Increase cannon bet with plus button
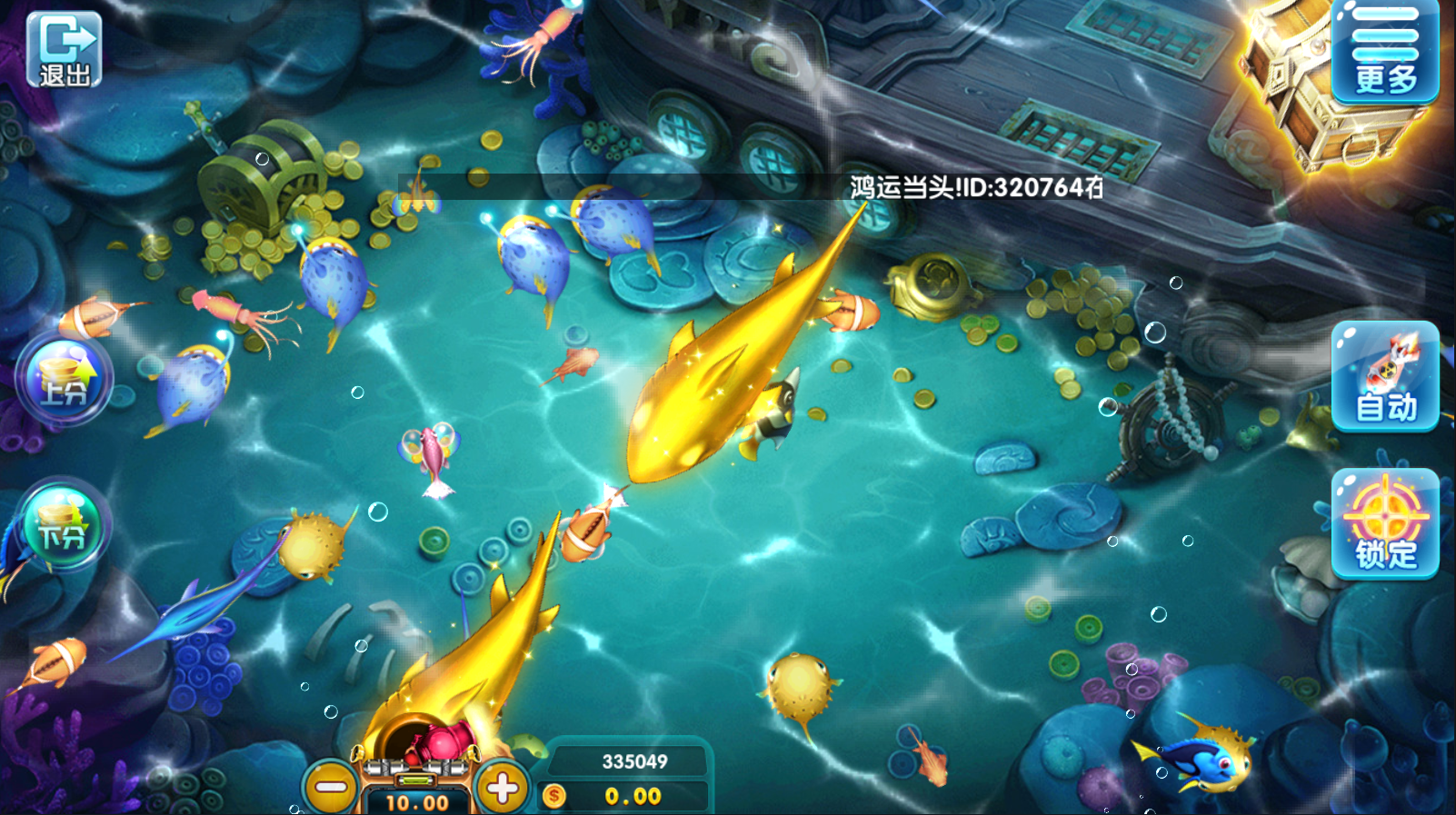This screenshot has height=815, width=1456. 502,787
